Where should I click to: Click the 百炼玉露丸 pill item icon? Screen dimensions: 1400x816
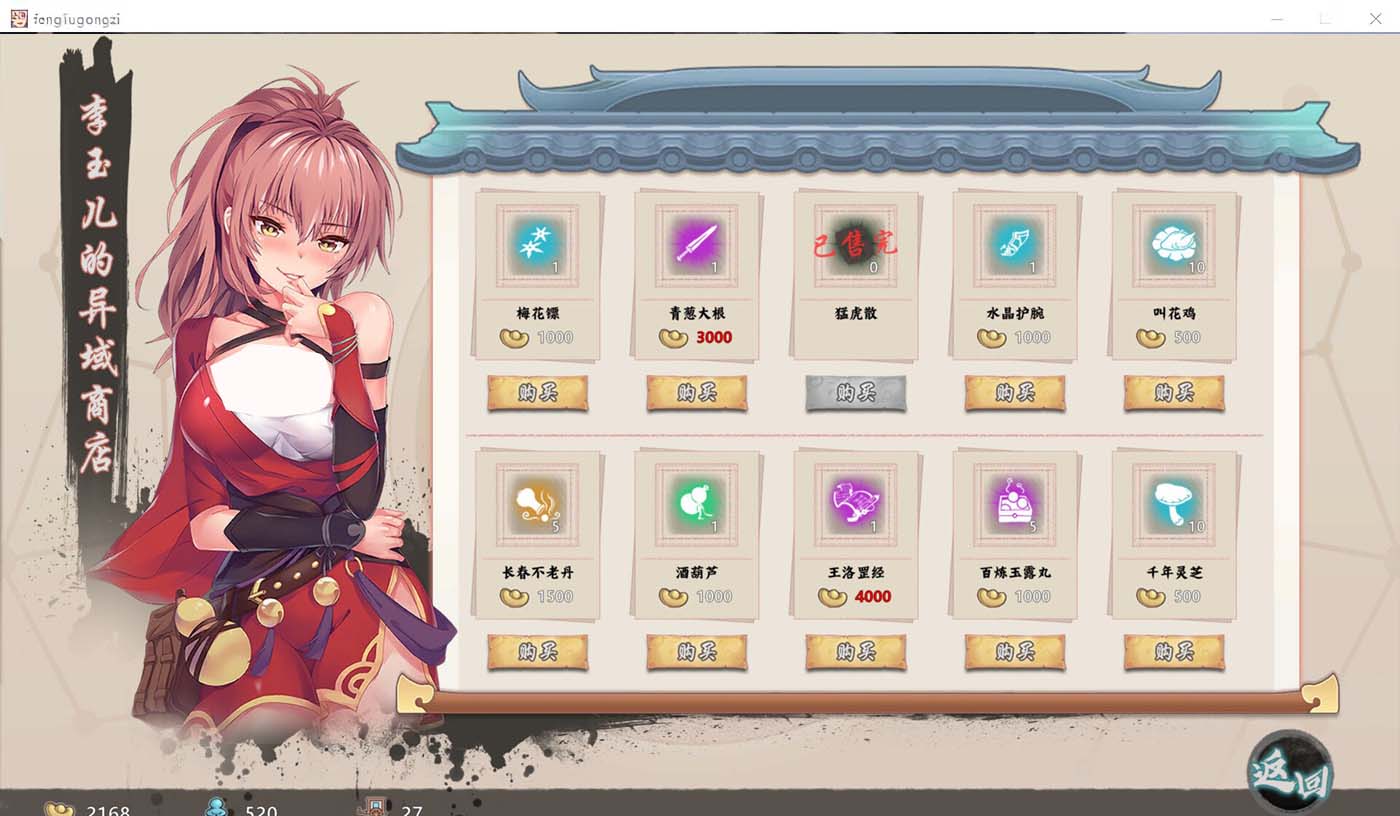(1014, 508)
